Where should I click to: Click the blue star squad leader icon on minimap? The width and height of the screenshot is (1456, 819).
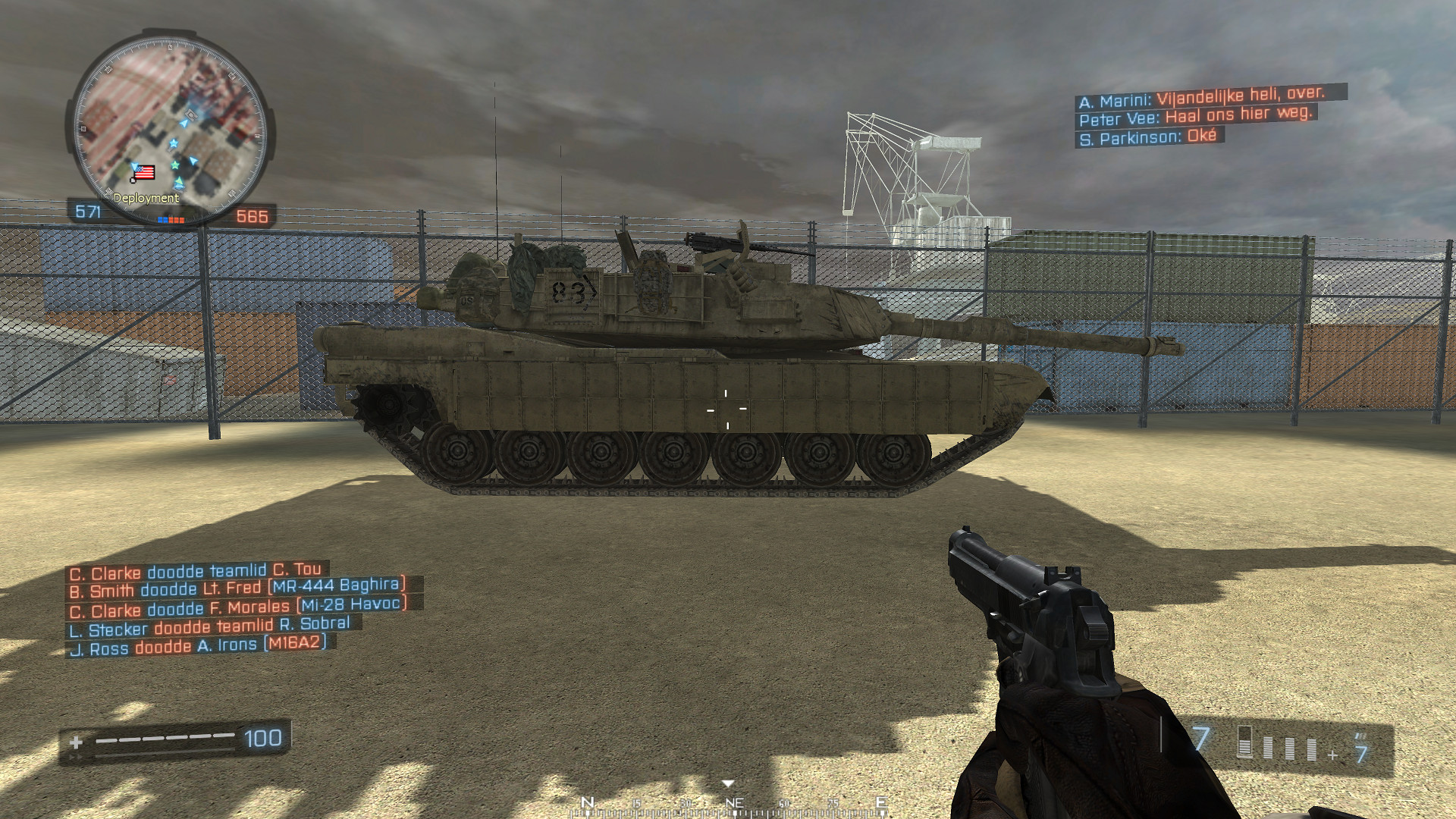pos(174,143)
